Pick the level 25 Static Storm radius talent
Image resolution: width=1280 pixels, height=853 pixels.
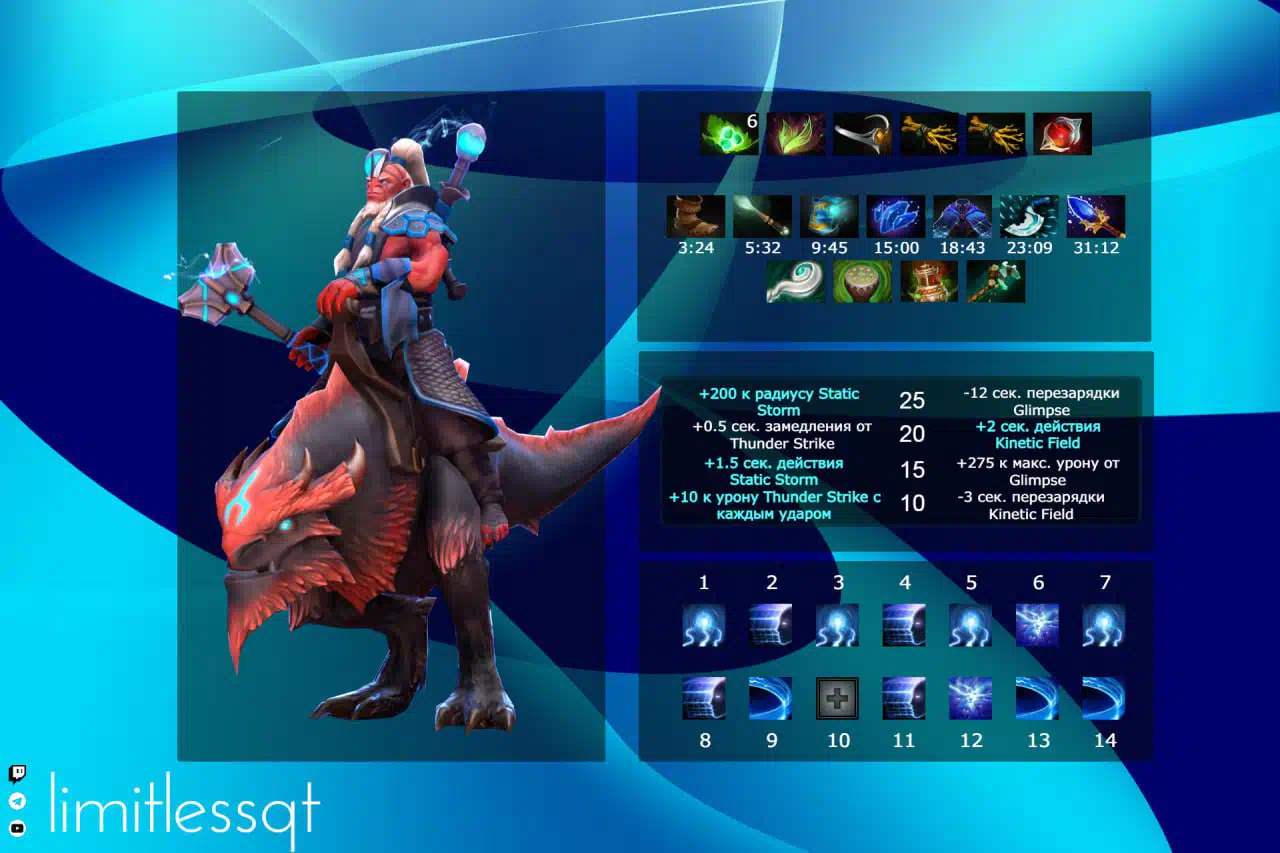point(778,402)
